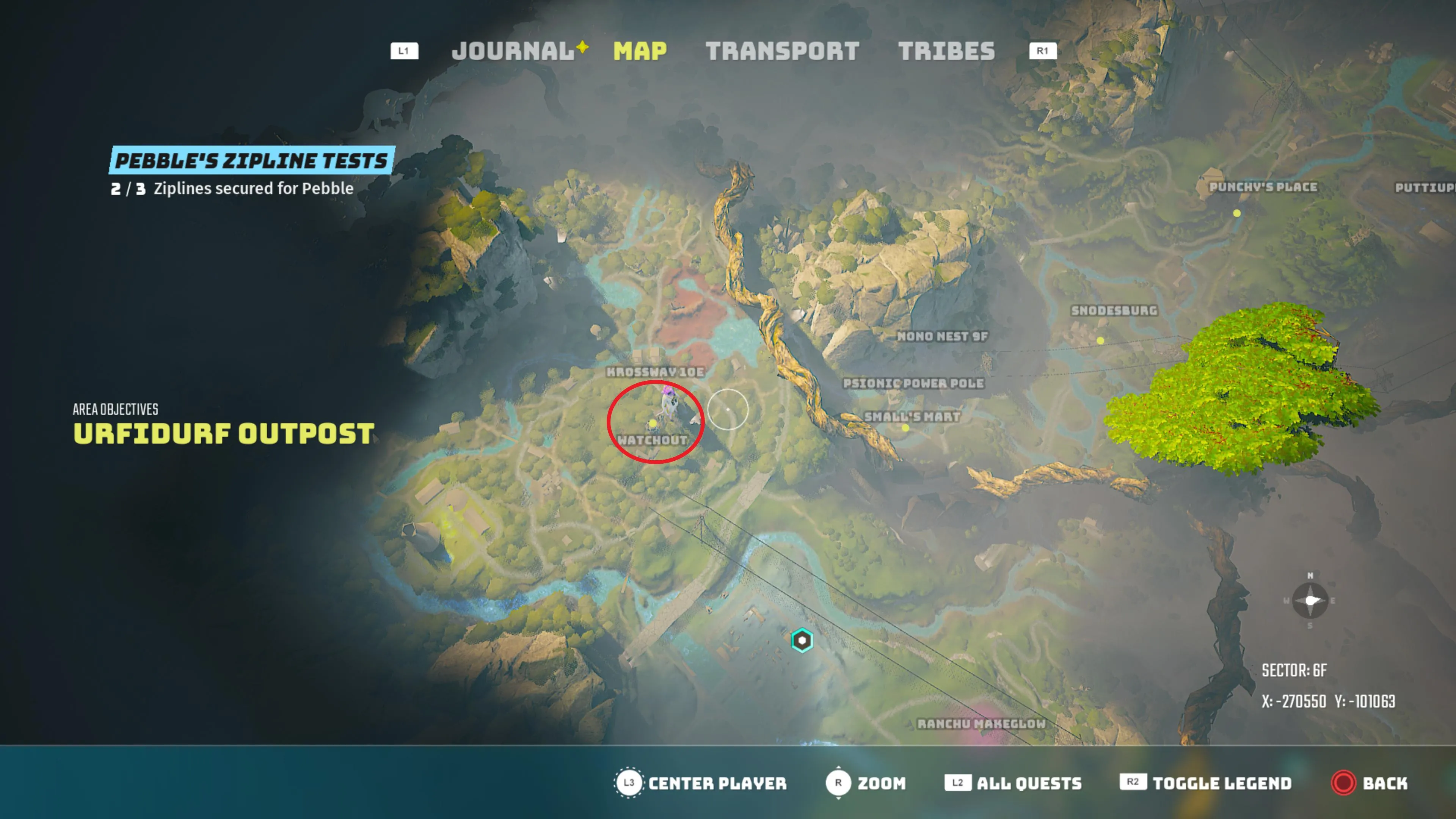Switch to the Journal tab
The image size is (1456, 819).
[x=513, y=51]
